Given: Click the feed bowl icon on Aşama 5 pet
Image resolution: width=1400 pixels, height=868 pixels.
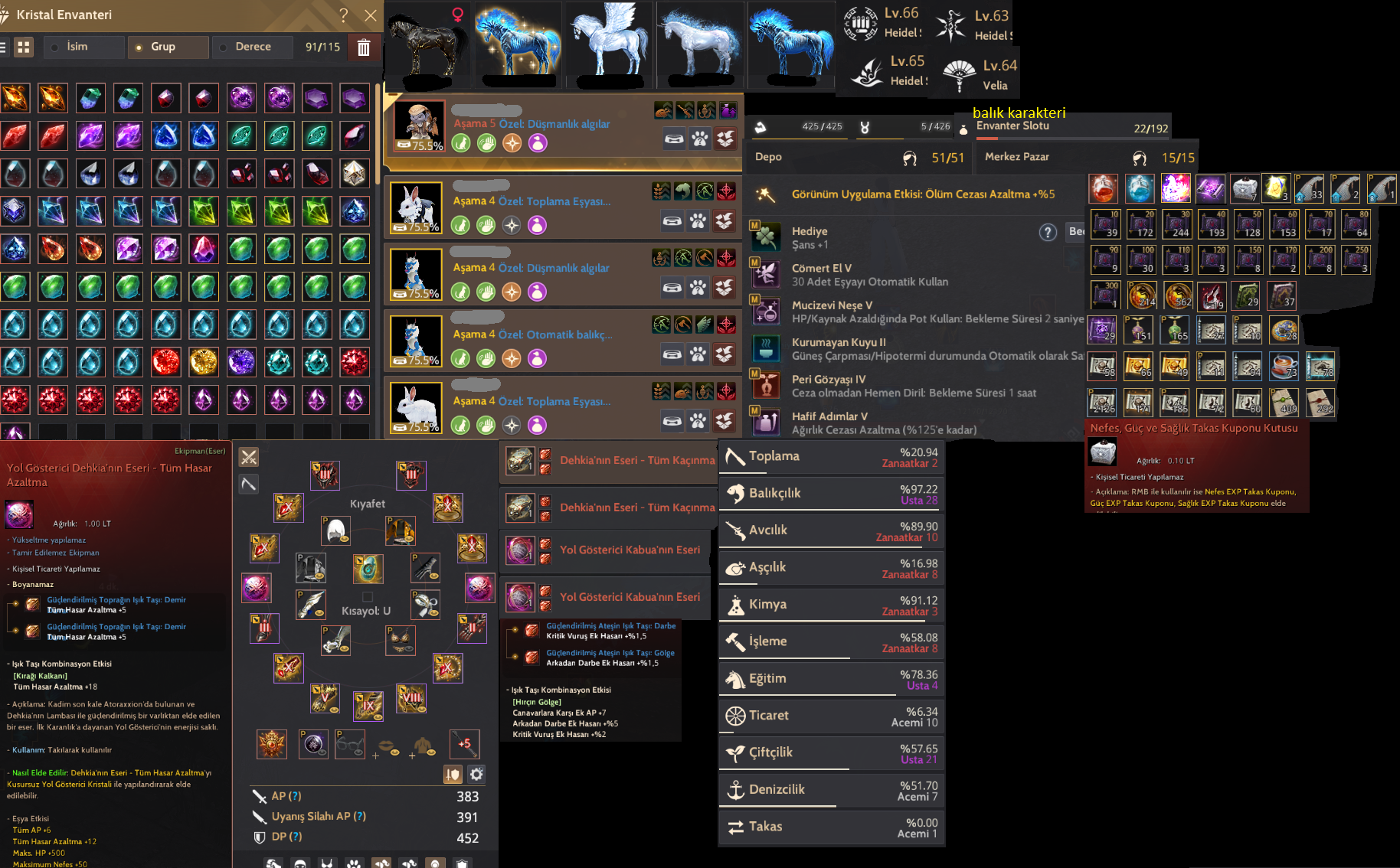Looking at the screenshot, I should [673, 139].
